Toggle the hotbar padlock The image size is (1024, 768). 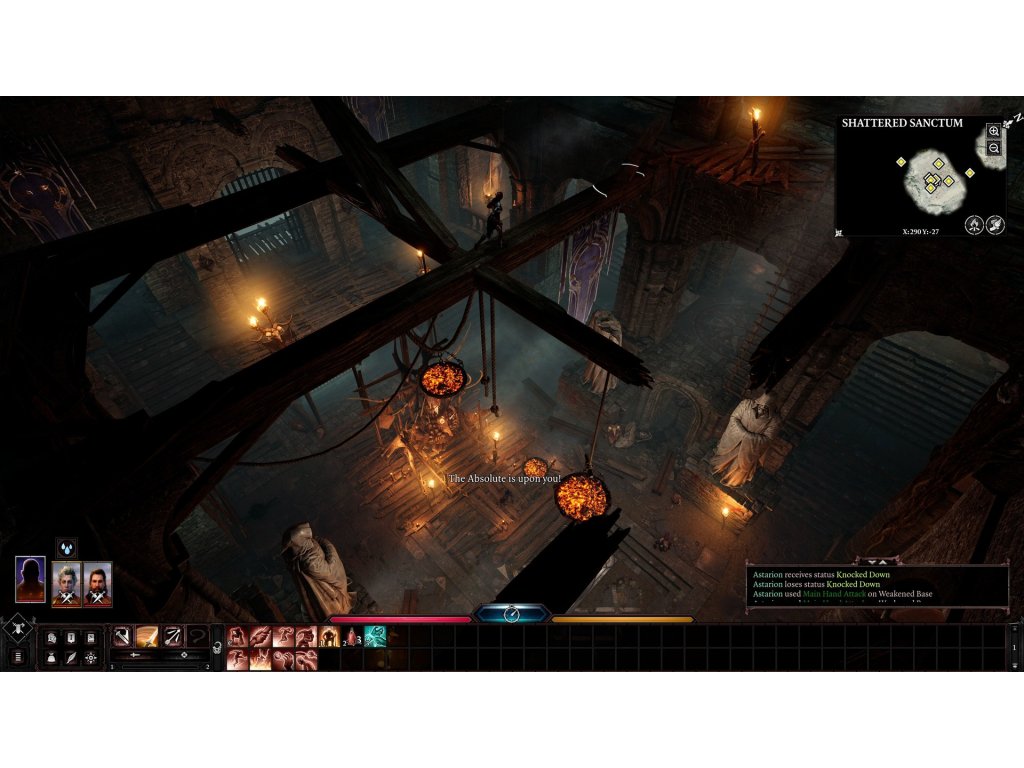[x=215, y=648]
